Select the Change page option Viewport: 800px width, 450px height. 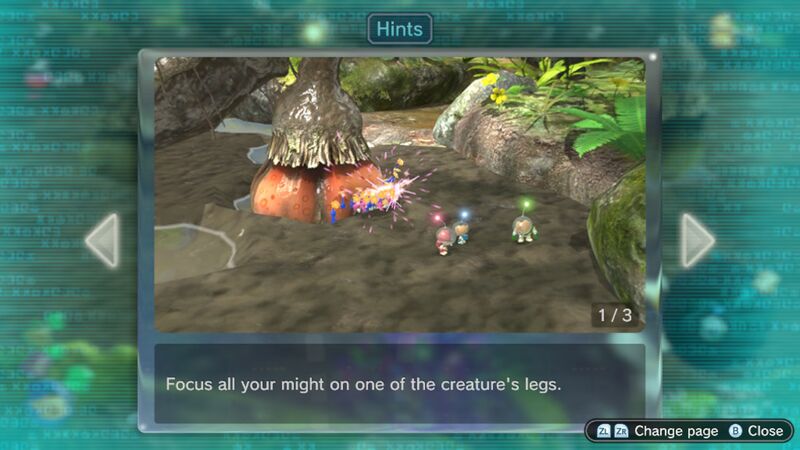click(658, 431)
